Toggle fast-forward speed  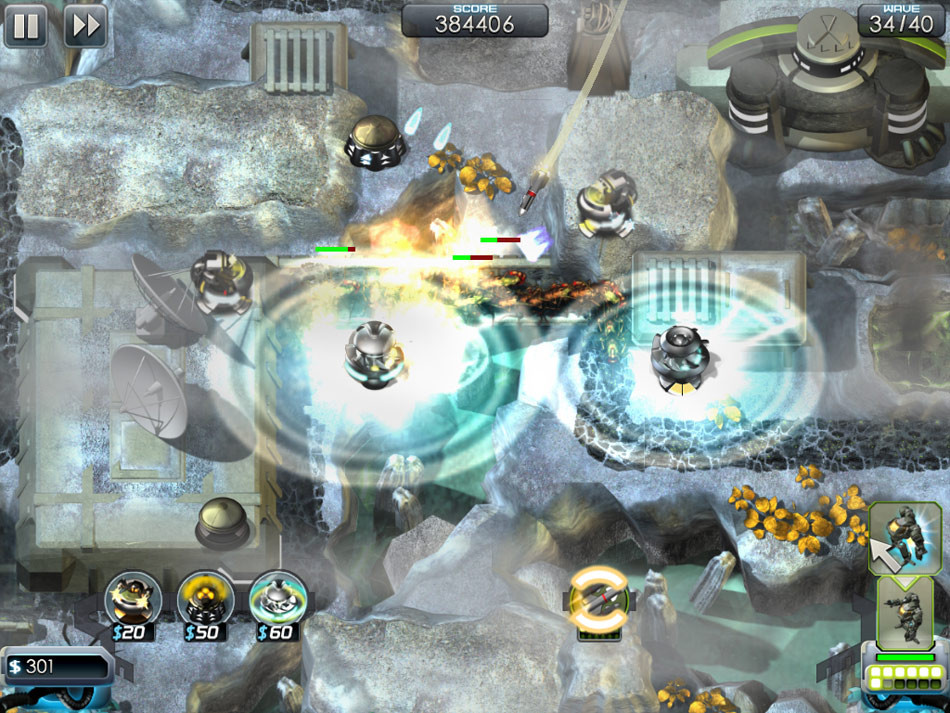[x=86, y=26]
